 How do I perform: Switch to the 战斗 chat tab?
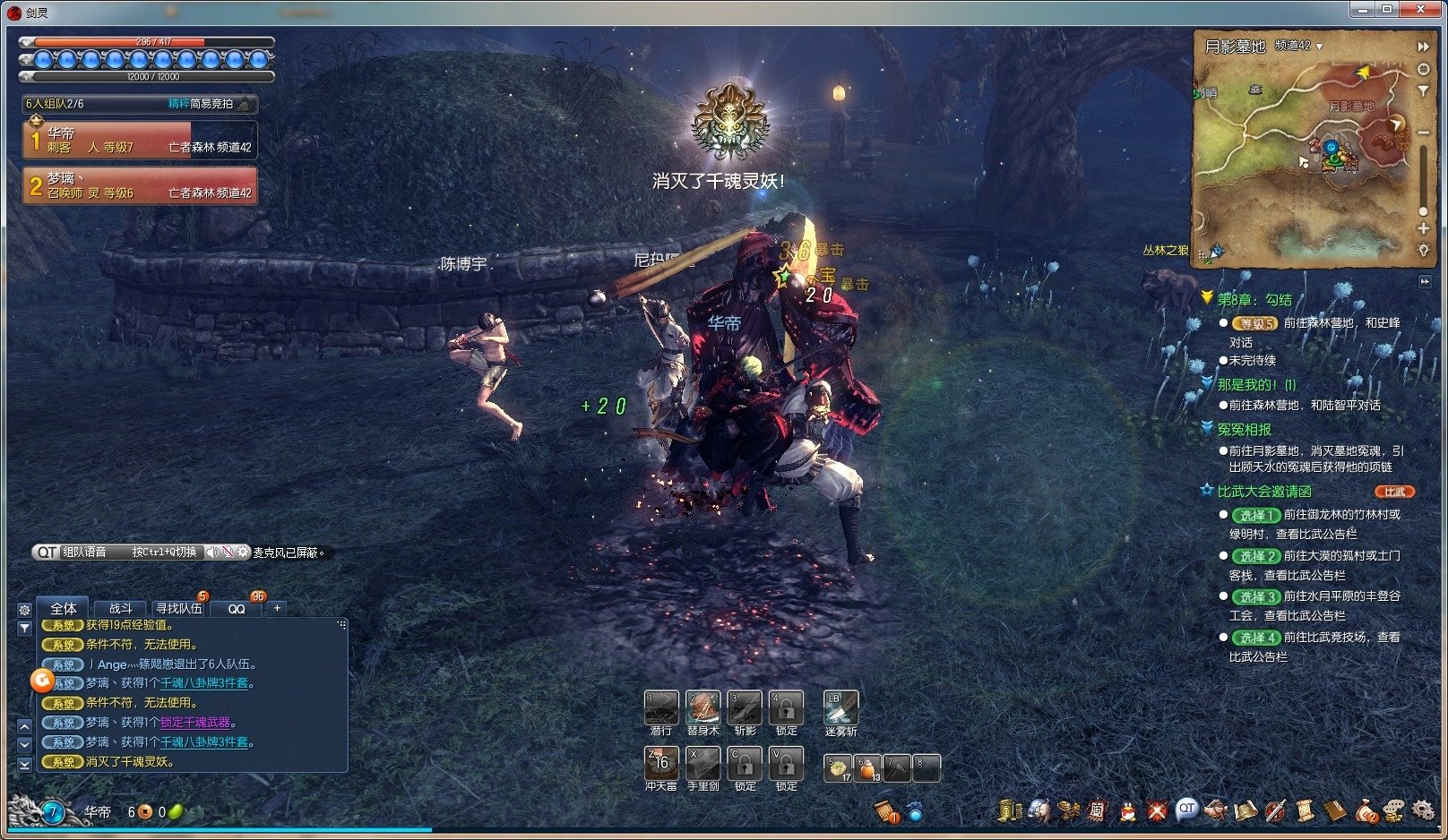coord(120,608)
